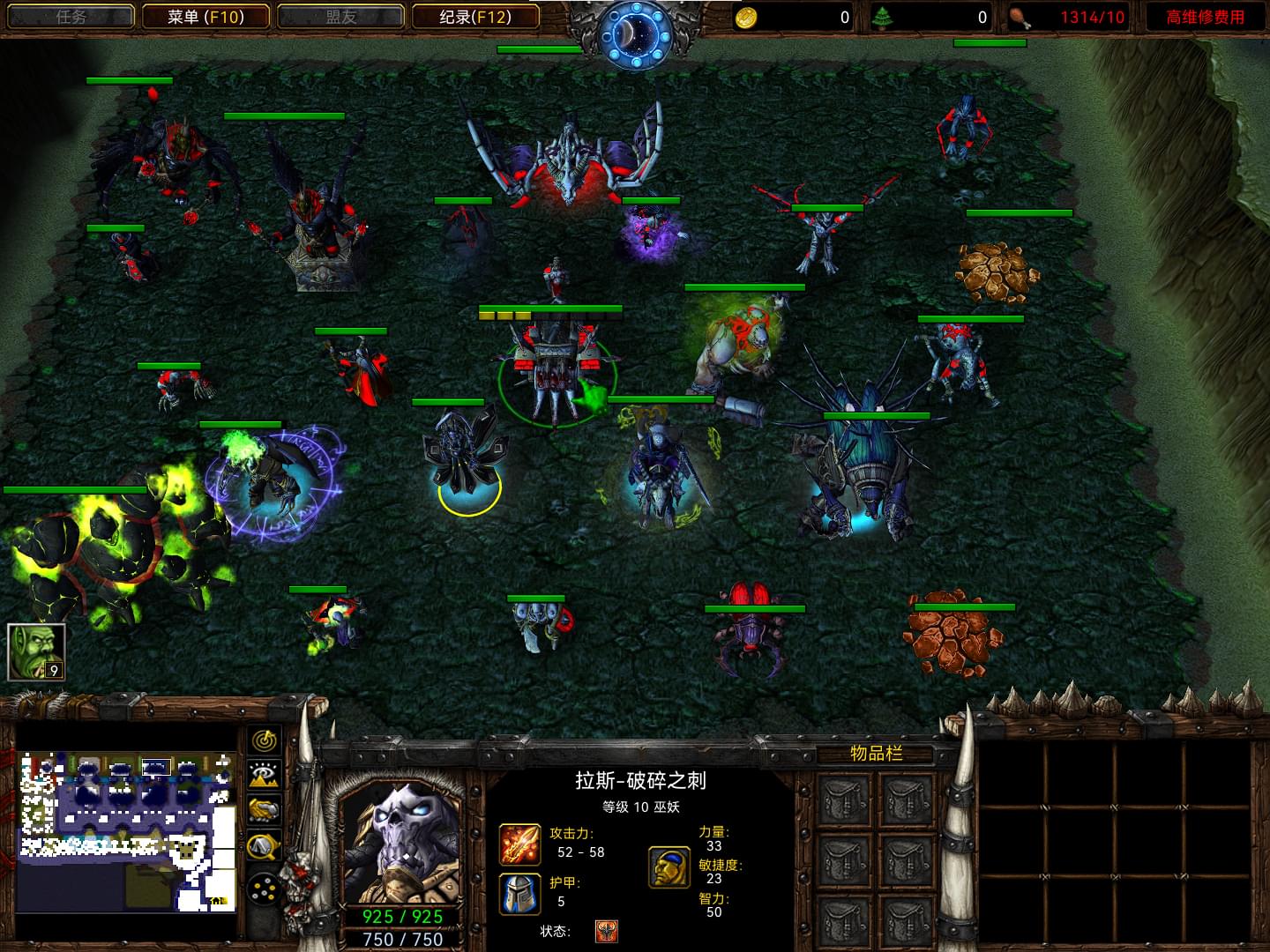Click the day-night cycle clock
This screenshot has height=952, width=1270.
(635, 33)
